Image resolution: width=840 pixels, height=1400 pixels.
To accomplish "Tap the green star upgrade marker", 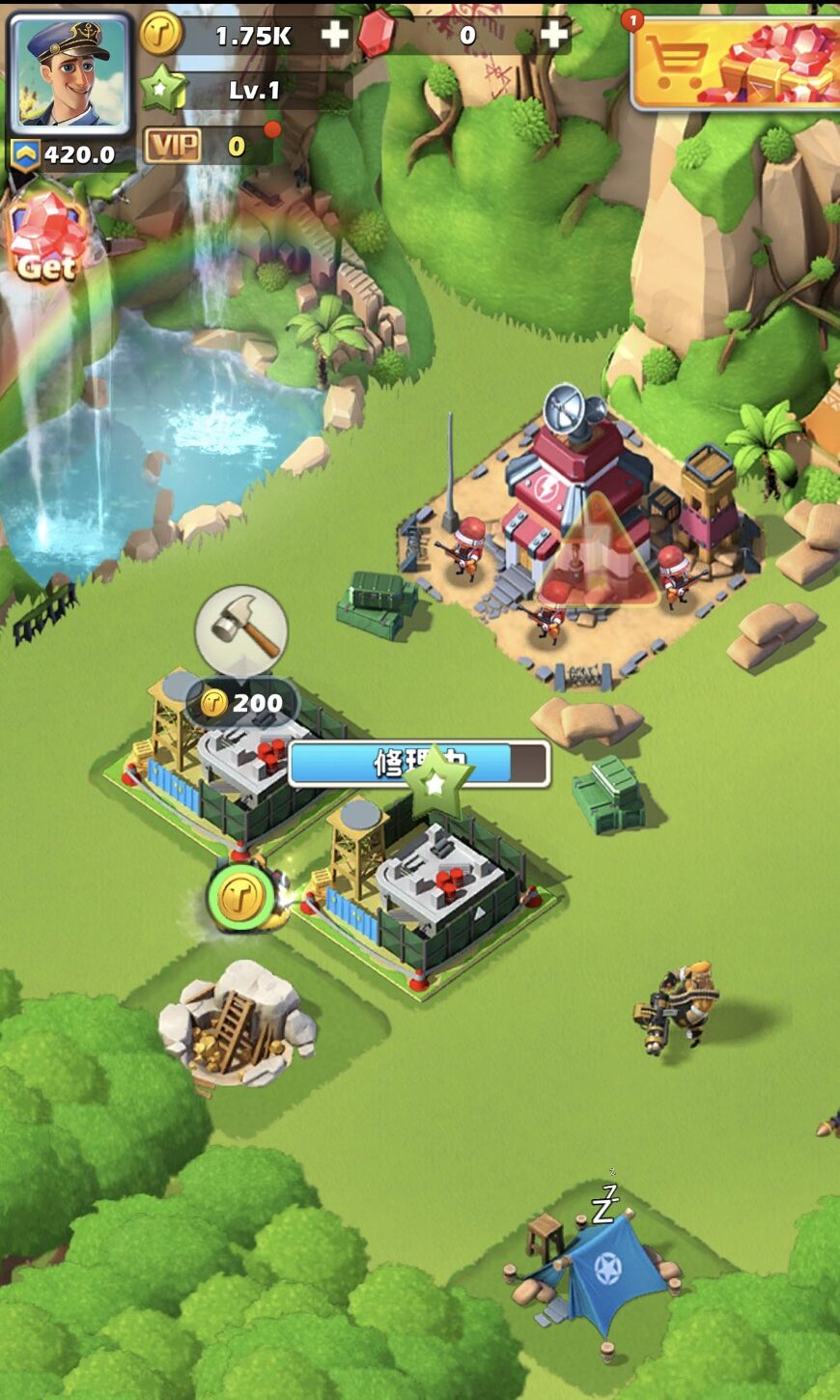I will 435,780.
